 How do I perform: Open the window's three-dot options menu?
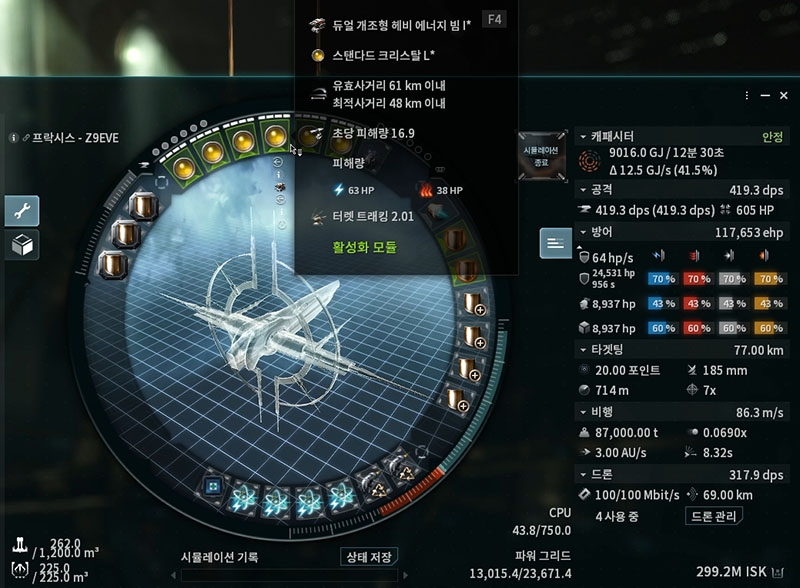pos(747,95)
